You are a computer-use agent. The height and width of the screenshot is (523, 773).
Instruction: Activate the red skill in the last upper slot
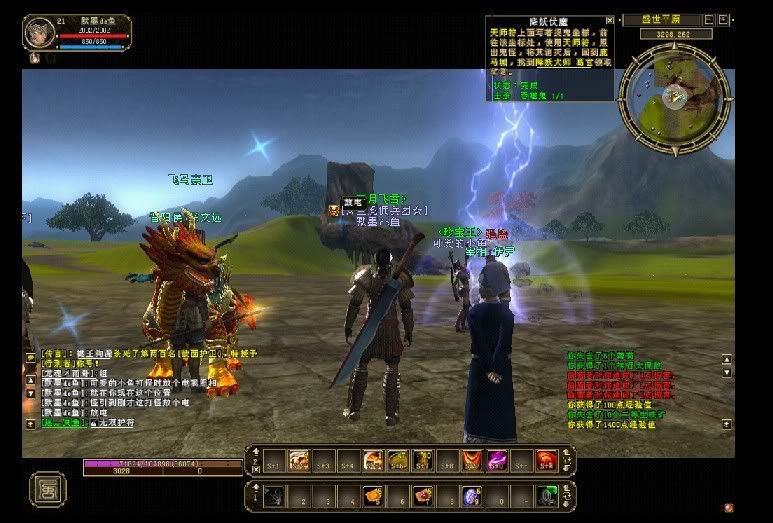(546, 460)
